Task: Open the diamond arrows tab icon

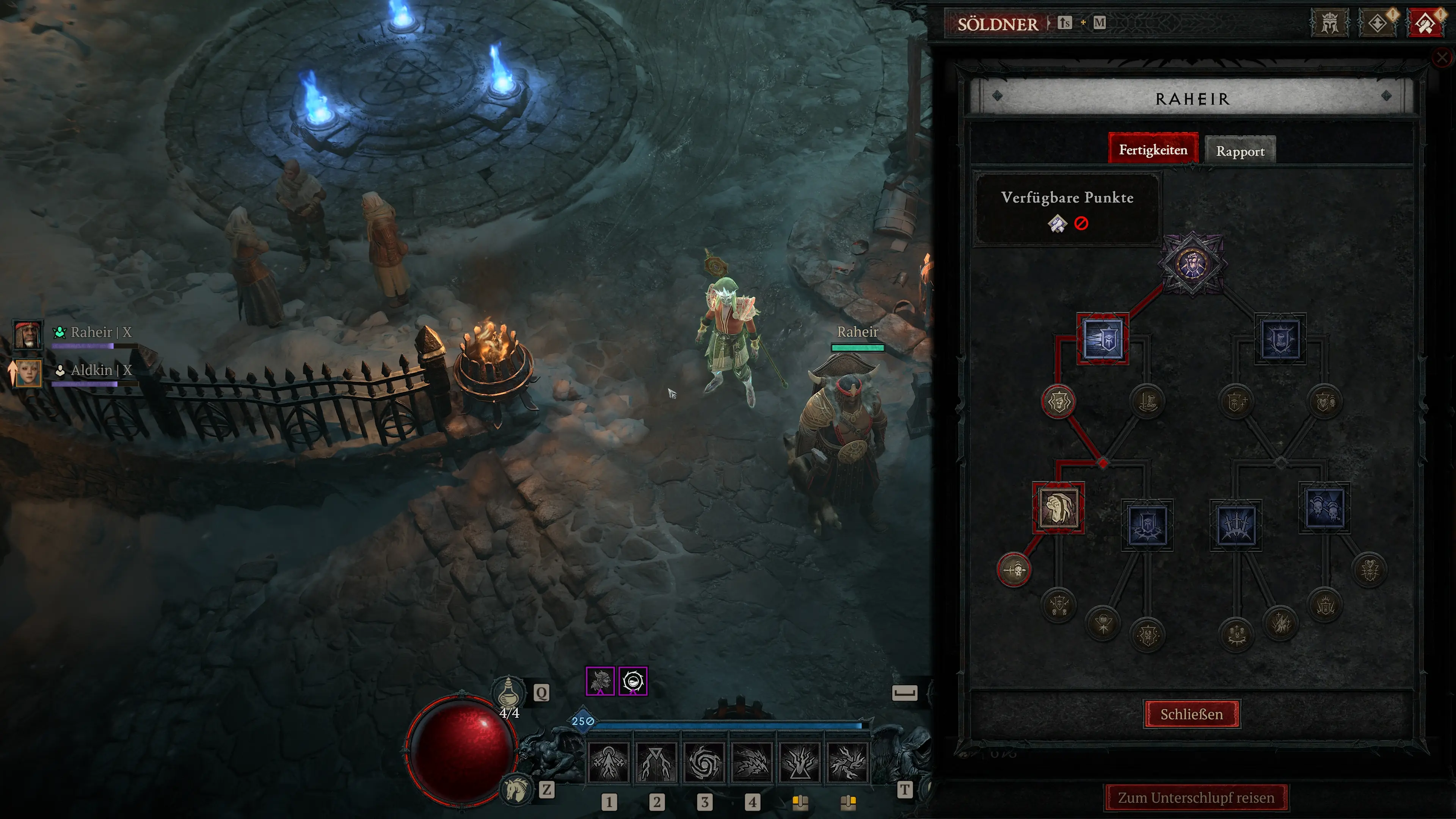Action: (1377, 23)
